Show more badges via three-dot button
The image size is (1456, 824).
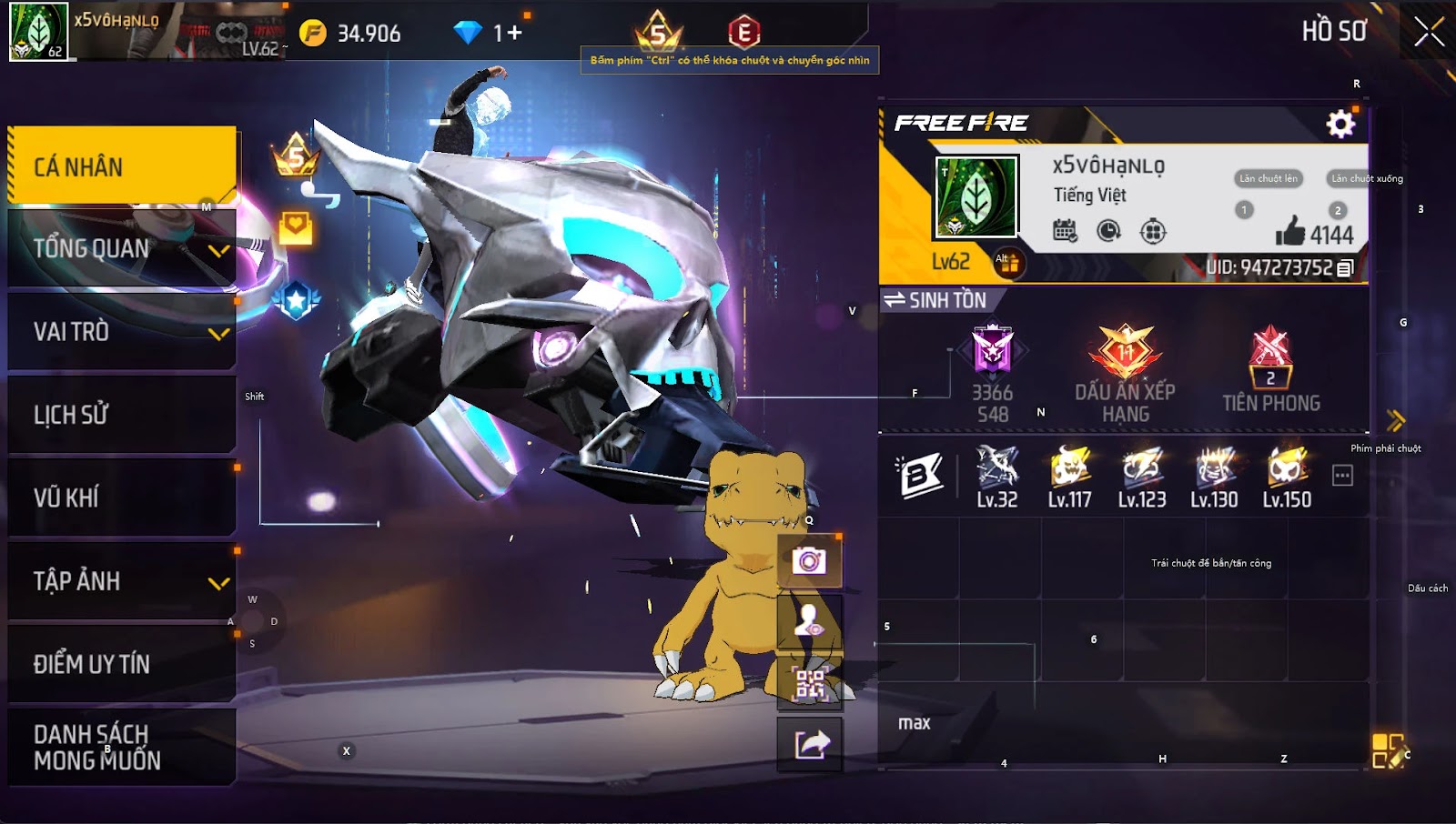click(x=1342, y=475)
